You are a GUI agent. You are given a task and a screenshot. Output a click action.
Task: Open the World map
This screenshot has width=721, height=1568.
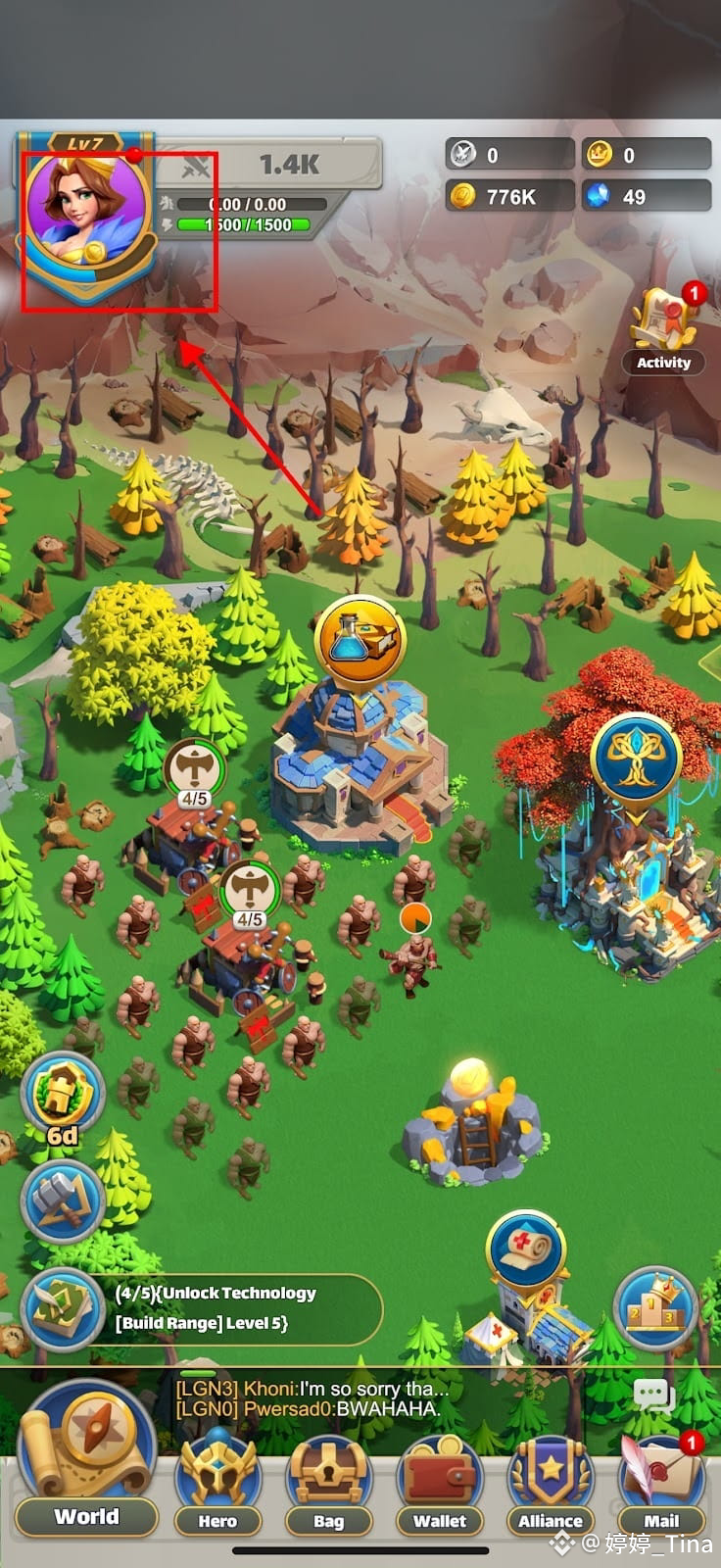86,1460
